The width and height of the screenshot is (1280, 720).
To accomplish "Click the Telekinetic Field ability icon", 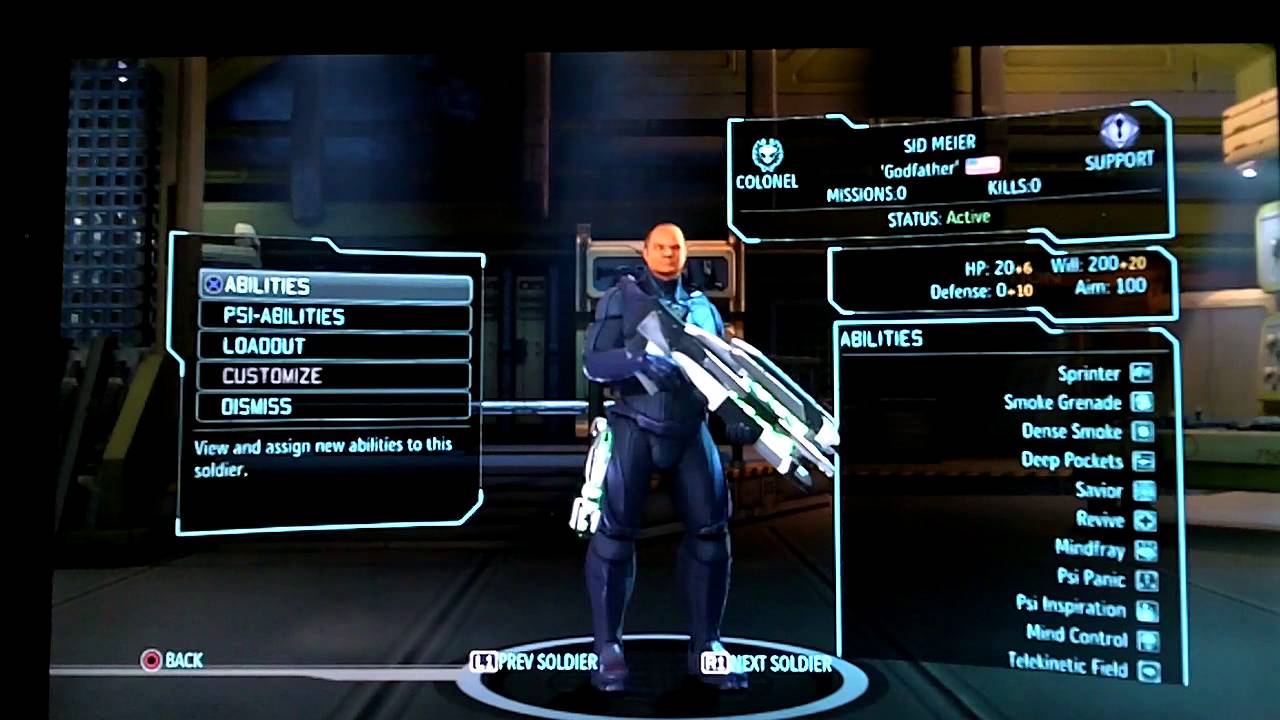I will click(1148, 668).
